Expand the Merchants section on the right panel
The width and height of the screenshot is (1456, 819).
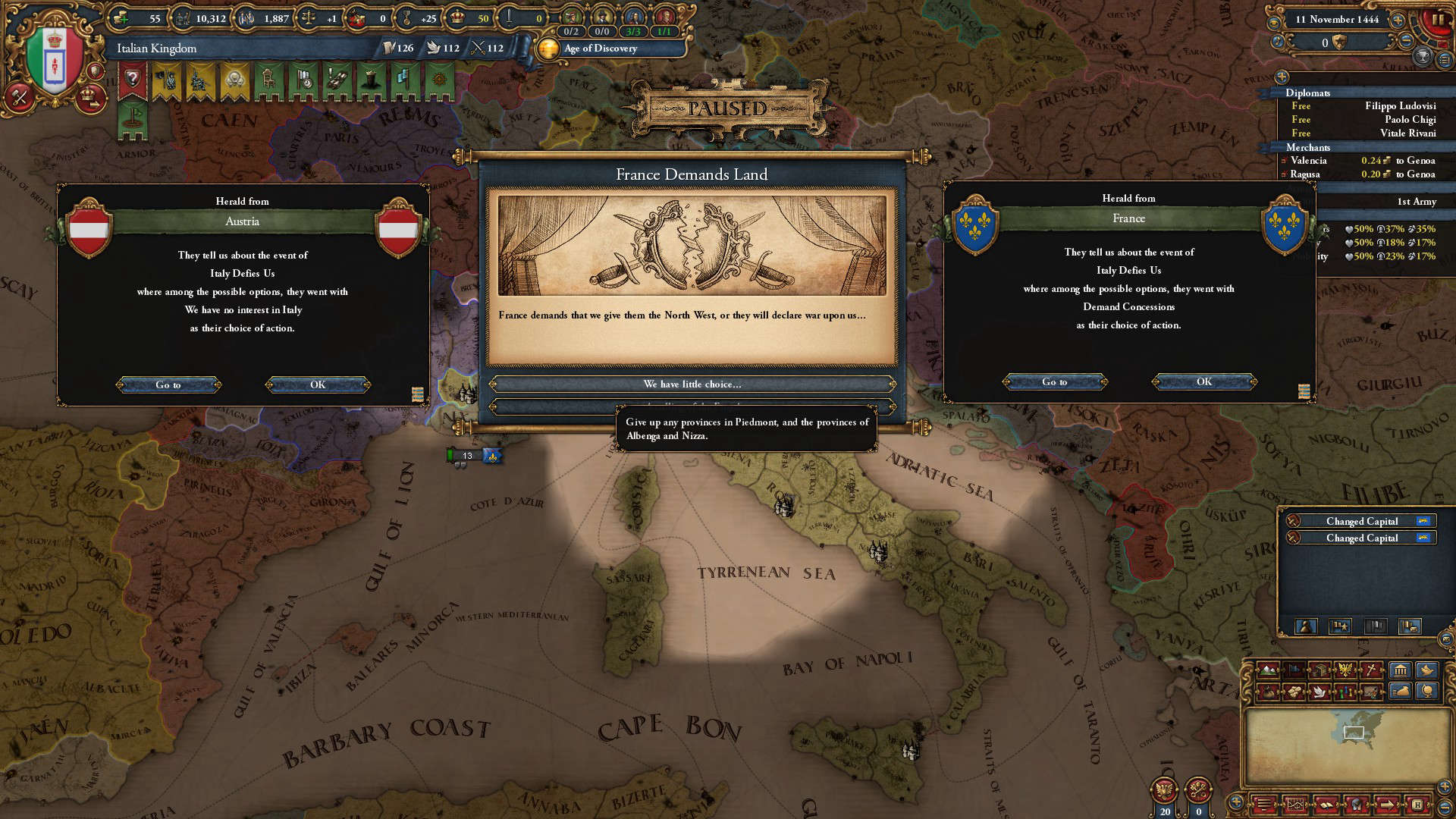point(1307,147)
